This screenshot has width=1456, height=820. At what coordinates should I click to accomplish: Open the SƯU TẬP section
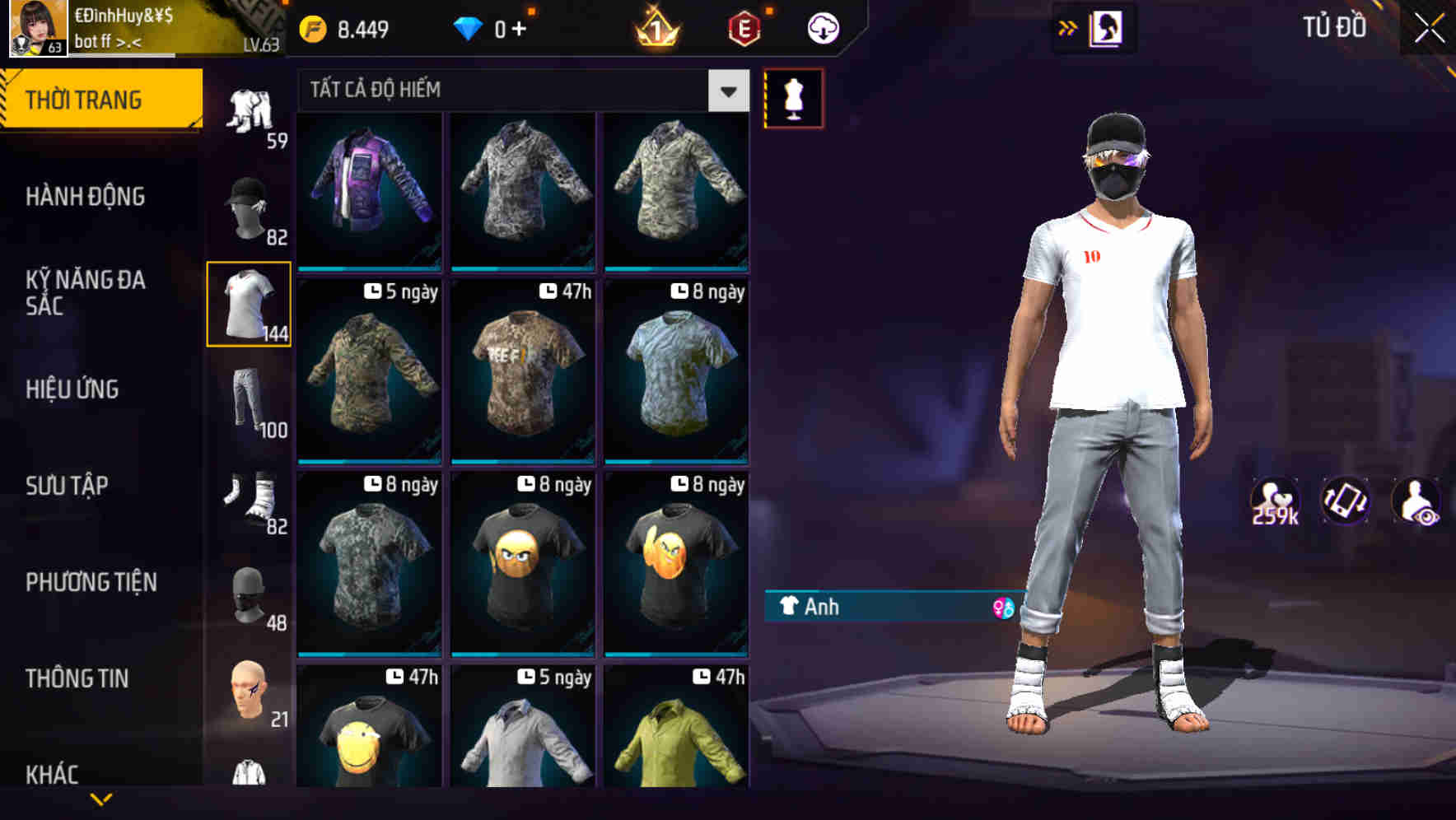[66, 487]
